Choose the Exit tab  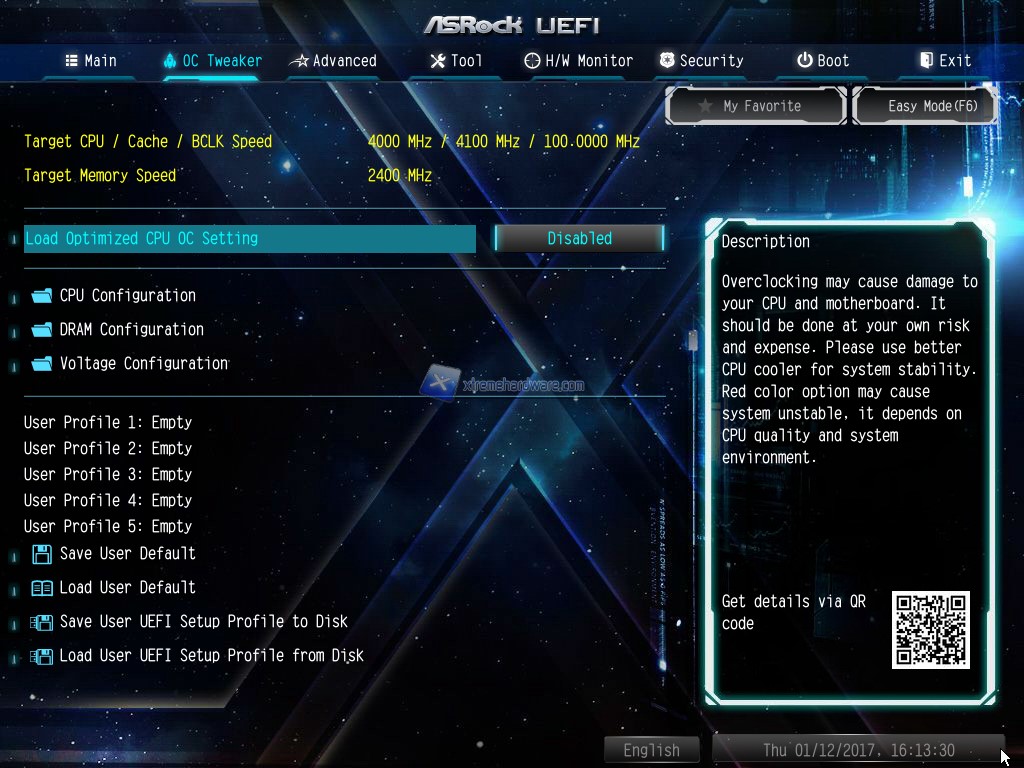pos(945,61)
